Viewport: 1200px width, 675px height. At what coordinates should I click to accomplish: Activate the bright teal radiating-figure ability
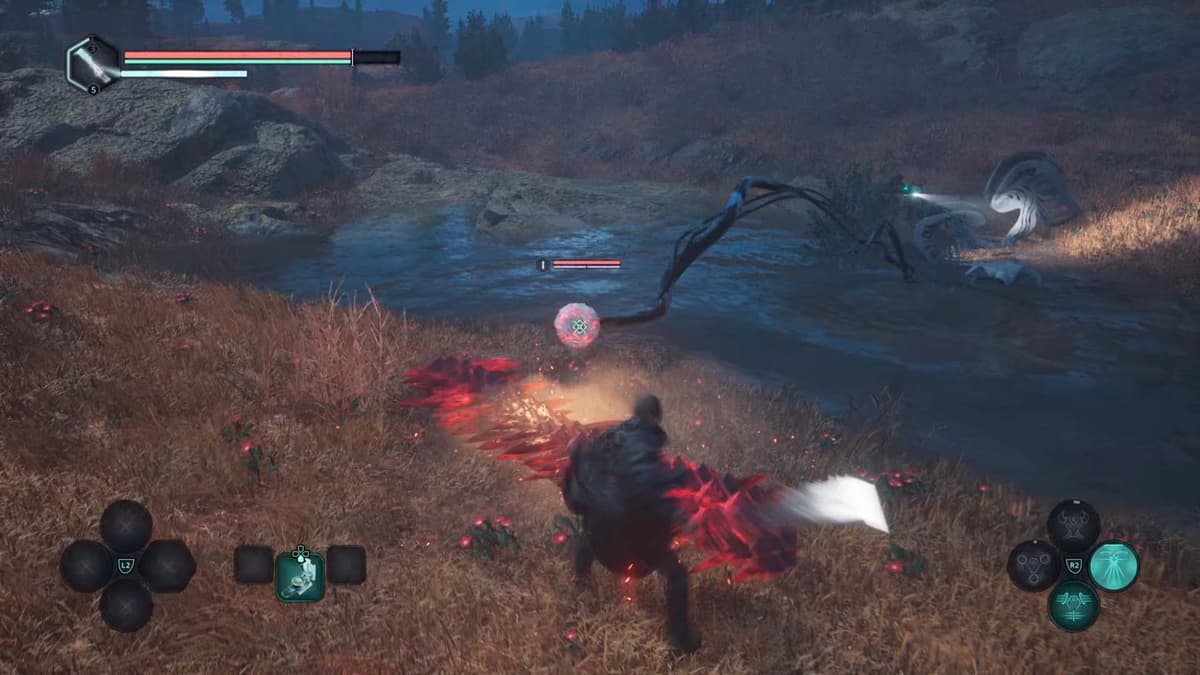(1113, 567)
